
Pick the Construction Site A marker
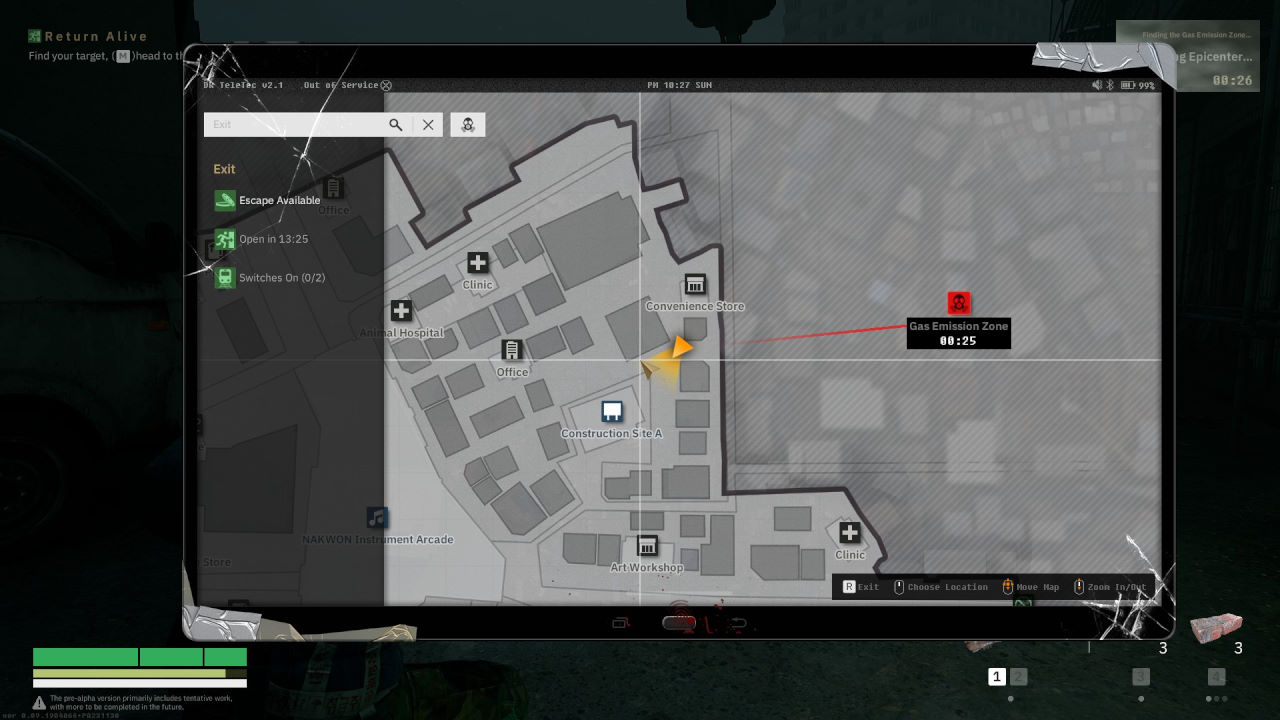[612, 411]
